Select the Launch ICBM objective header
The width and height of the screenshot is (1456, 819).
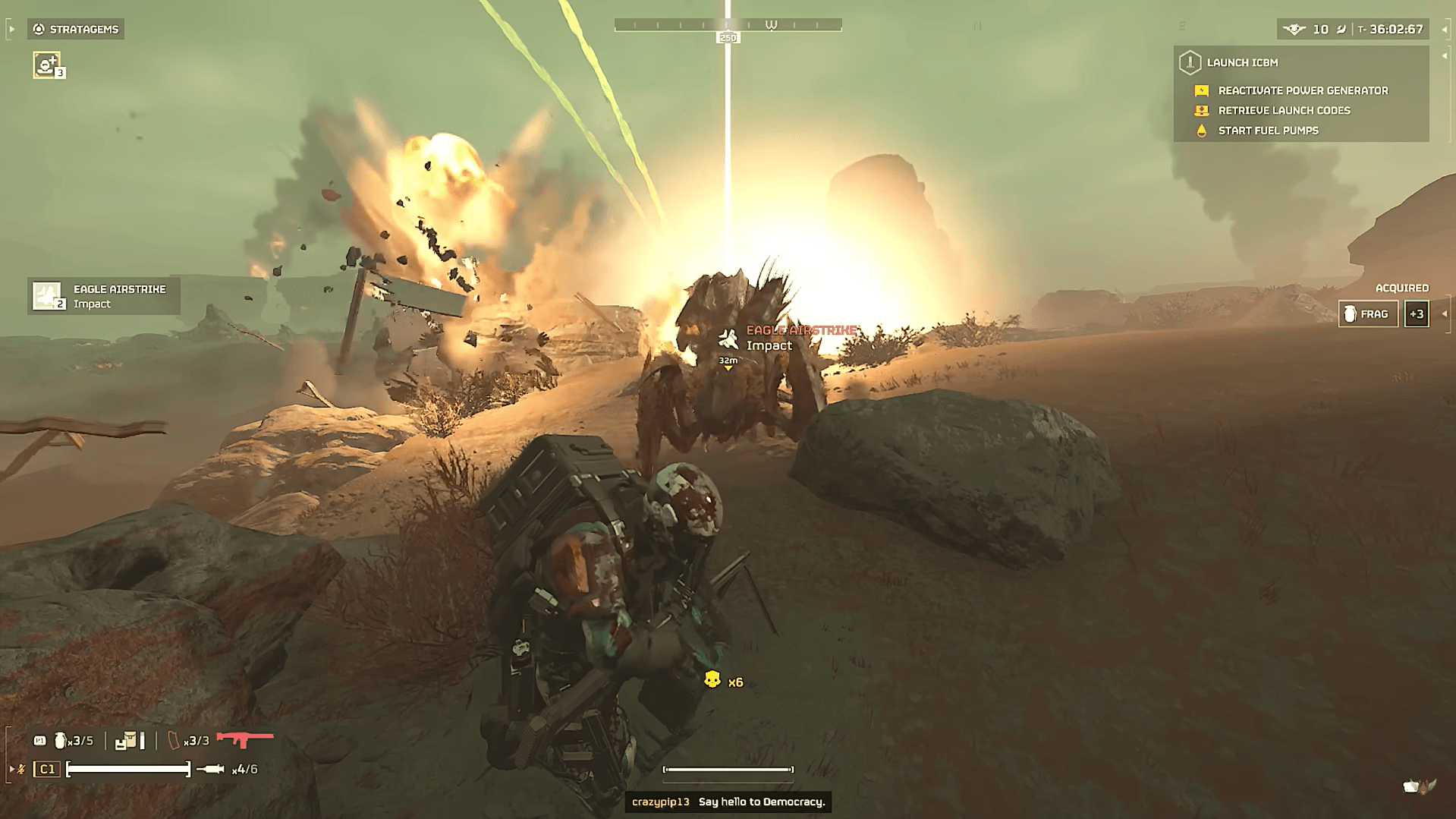pyautogui.click(x=1241, y=62)
